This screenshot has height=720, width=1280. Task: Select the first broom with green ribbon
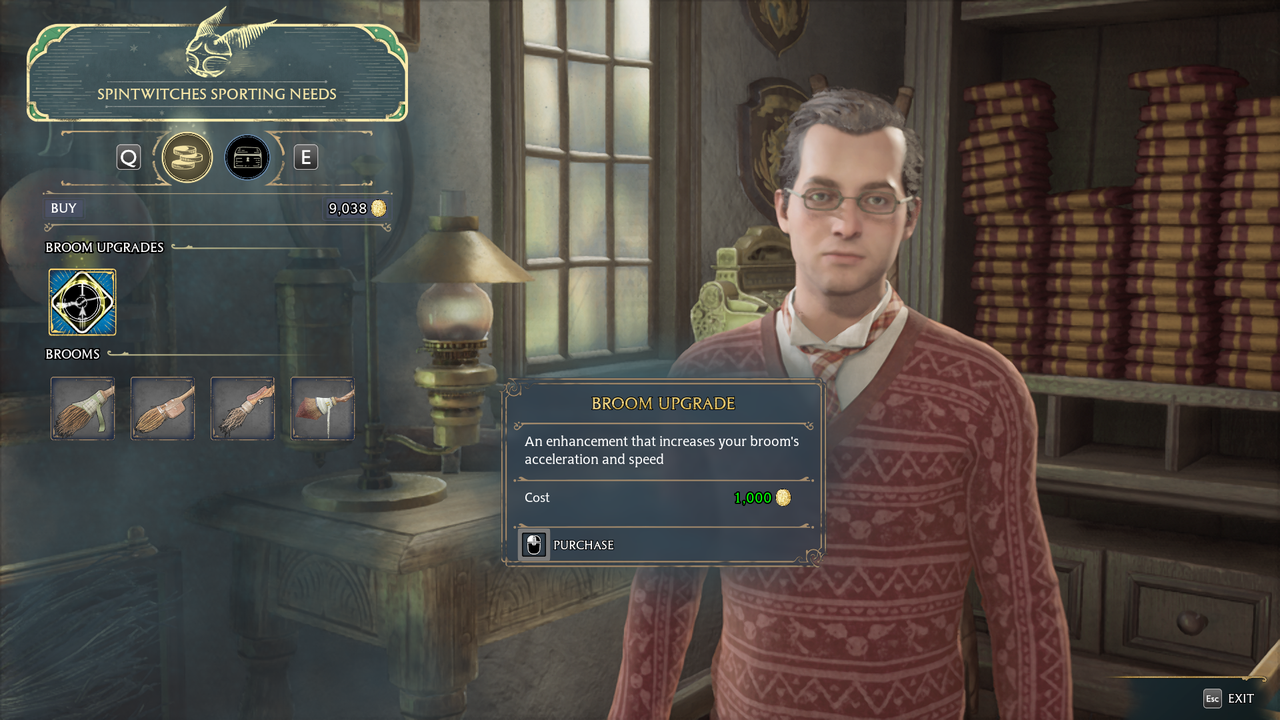point(82,408)
